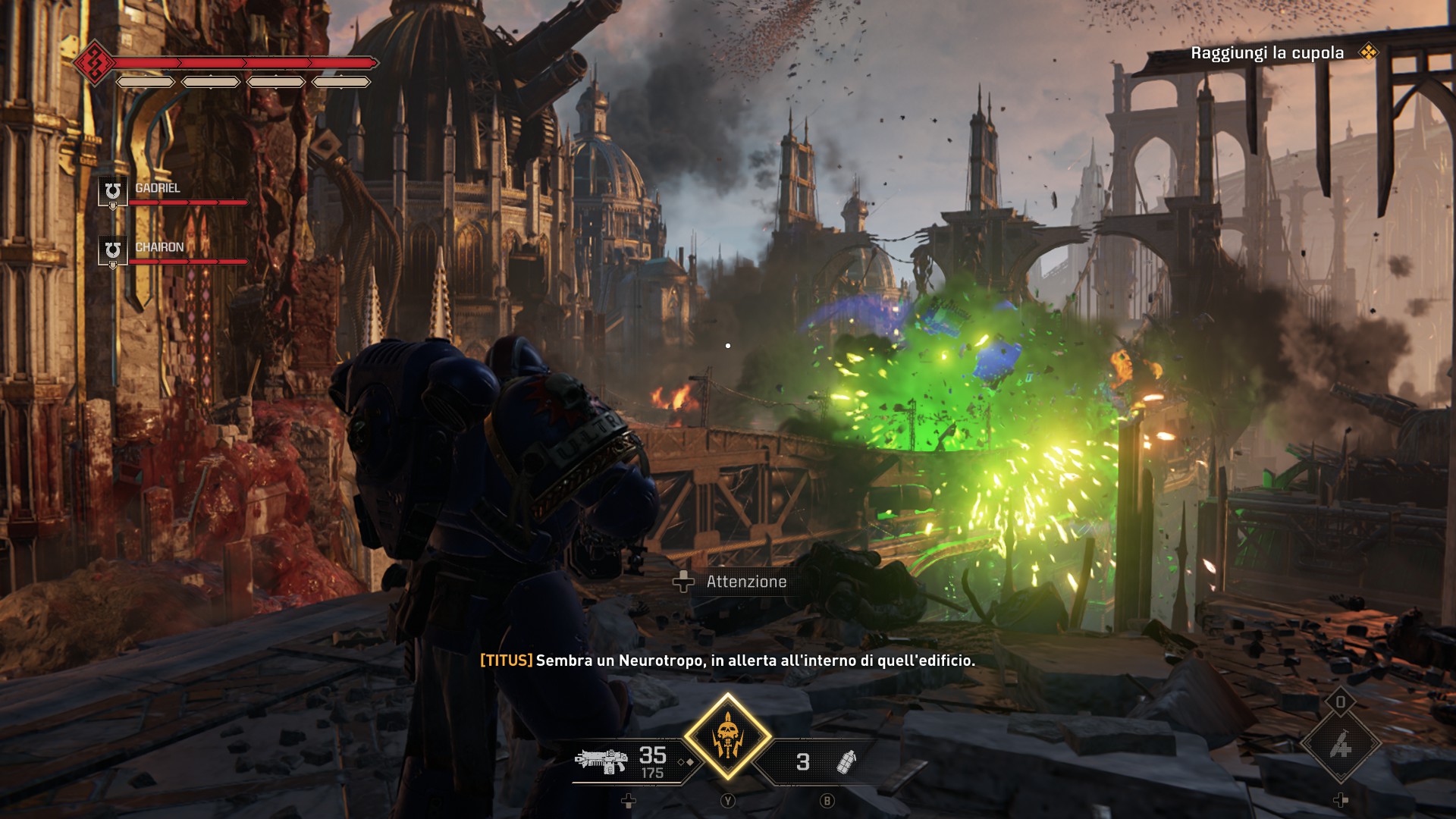The image size is (1456, 819).
Task: Activate the golden skull ability diamond
Action: click(x=727, y=736)
